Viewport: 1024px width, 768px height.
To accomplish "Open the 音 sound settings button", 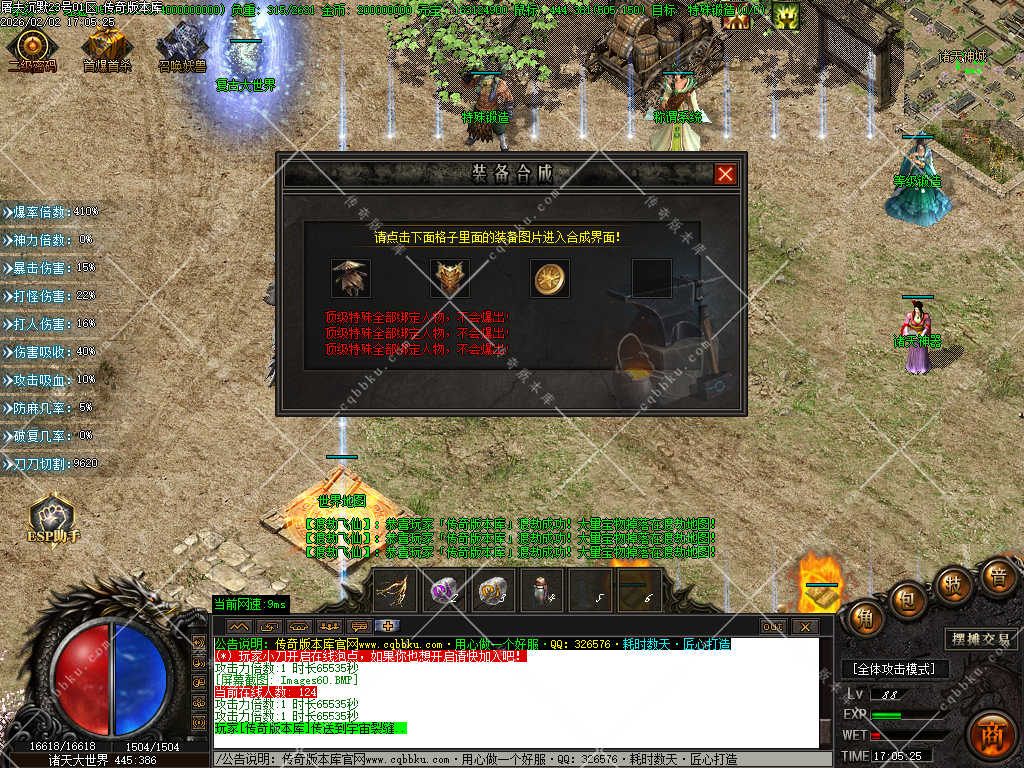I will pos(996,577).
